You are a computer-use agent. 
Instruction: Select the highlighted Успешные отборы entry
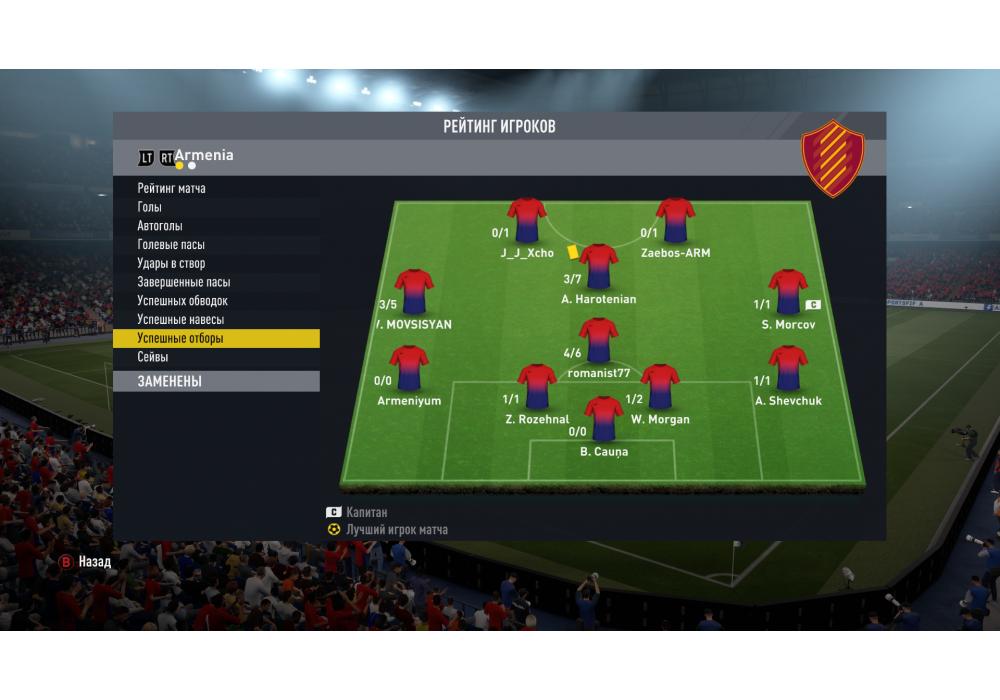click(x=181, y=339)
